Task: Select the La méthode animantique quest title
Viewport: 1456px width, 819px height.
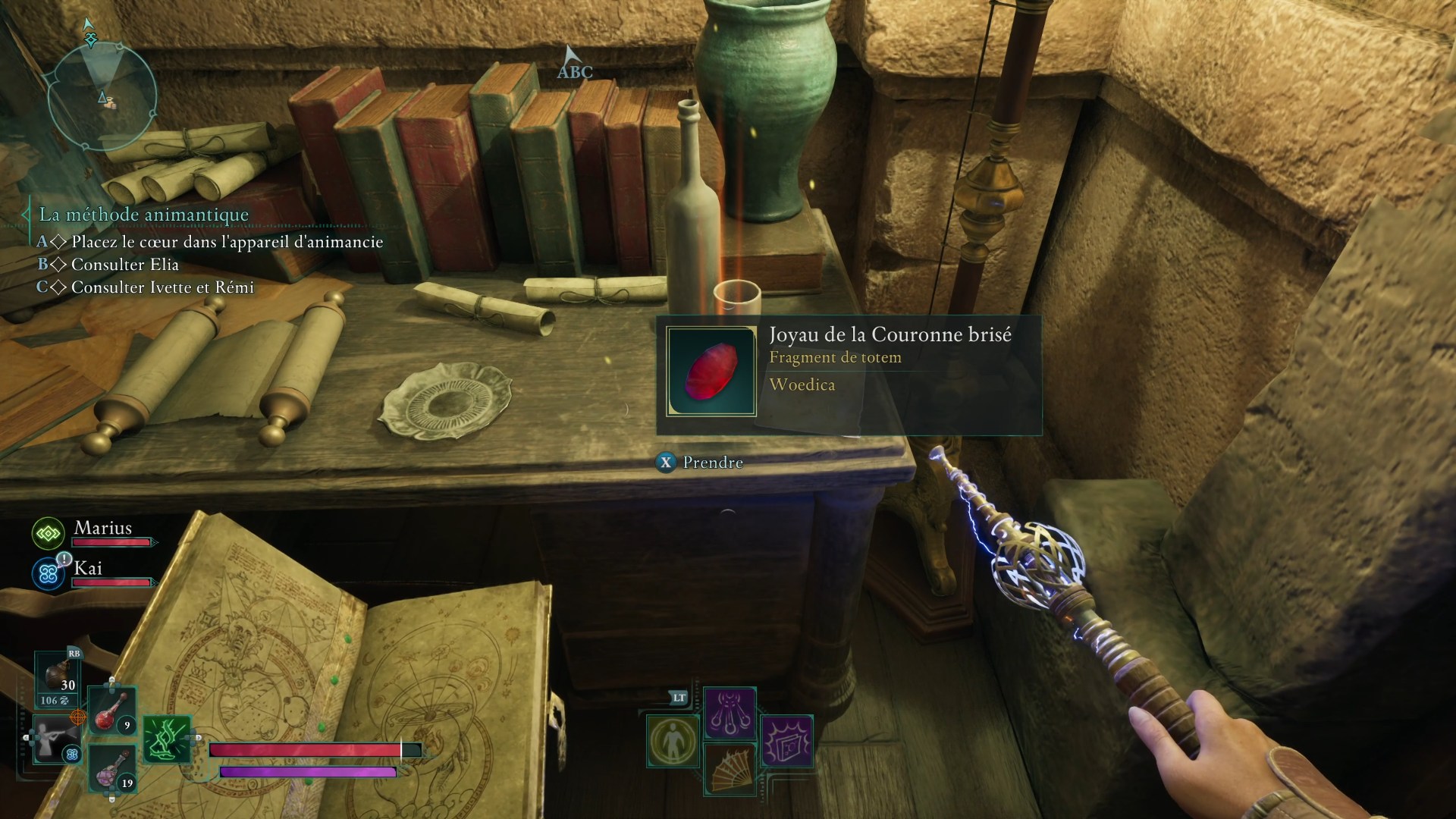Action: click(144, 215)
